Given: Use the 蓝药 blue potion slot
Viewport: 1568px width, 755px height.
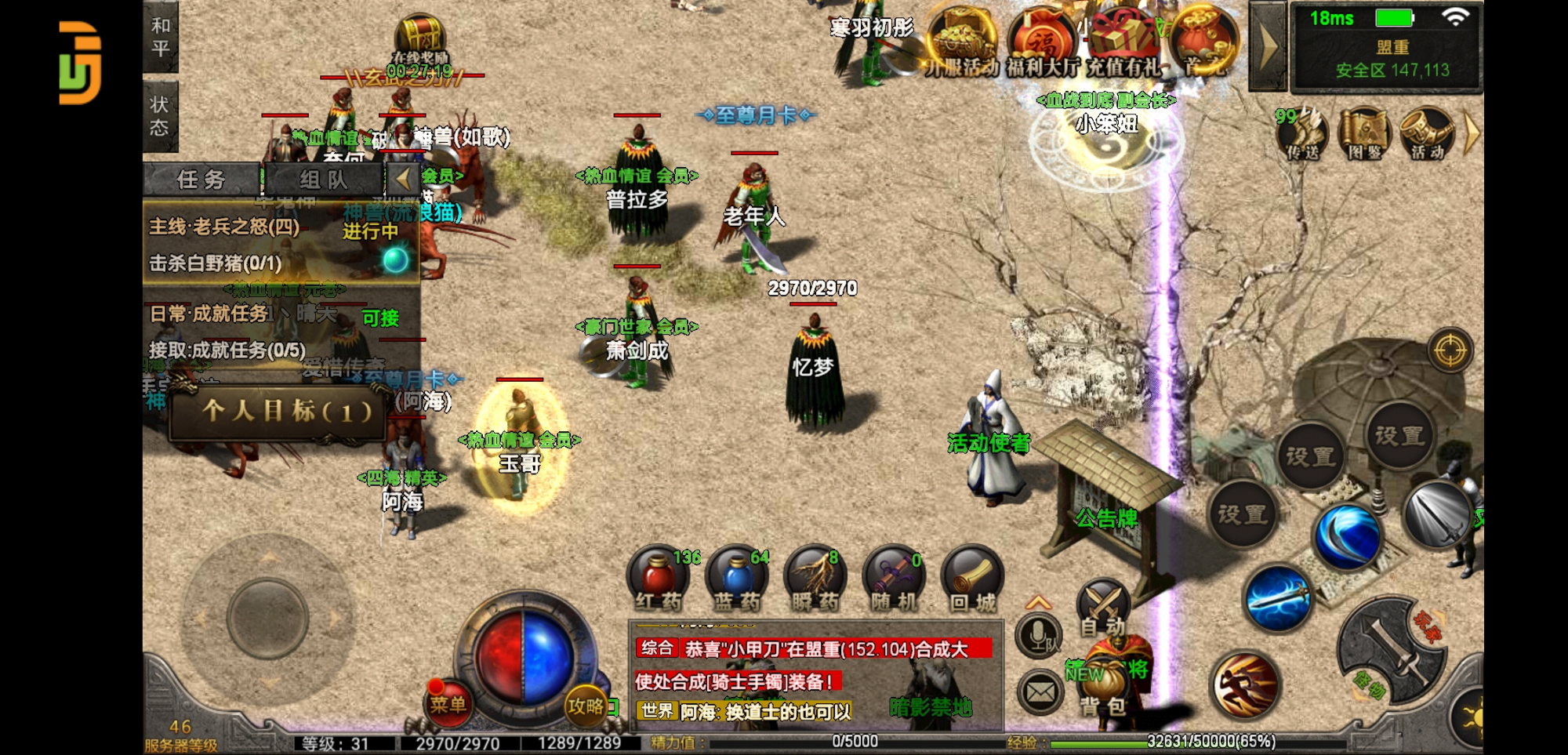Looking at the screenshot, I should point(736,579).
